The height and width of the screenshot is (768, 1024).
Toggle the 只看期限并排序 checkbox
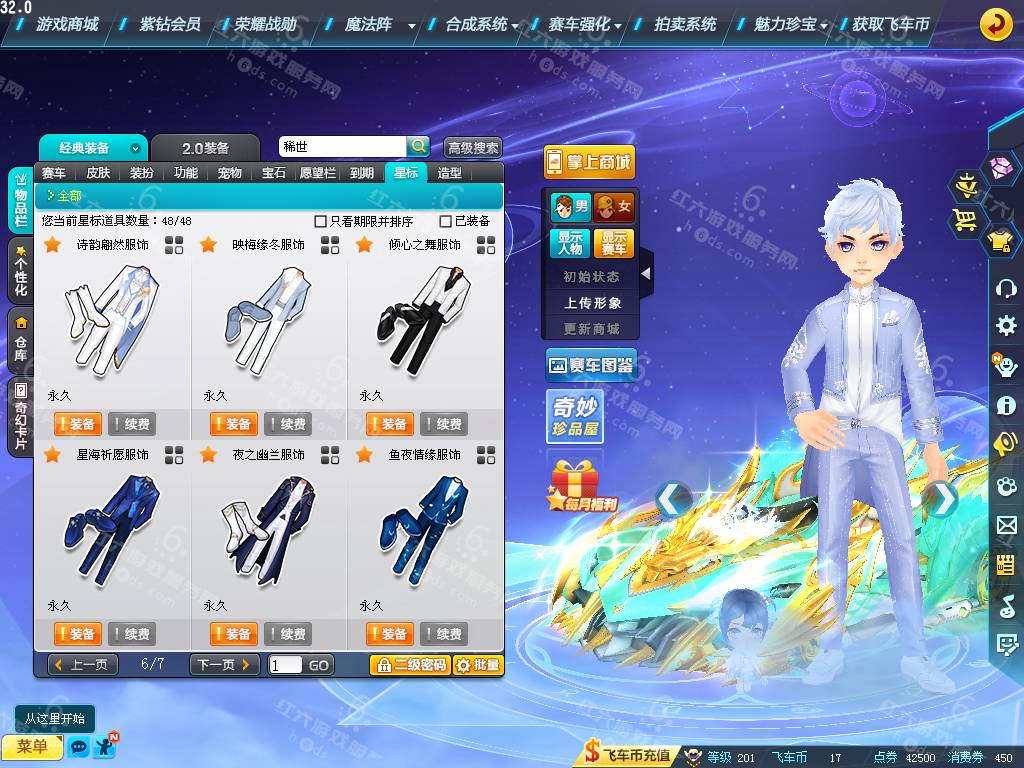[x=321, y=221]
